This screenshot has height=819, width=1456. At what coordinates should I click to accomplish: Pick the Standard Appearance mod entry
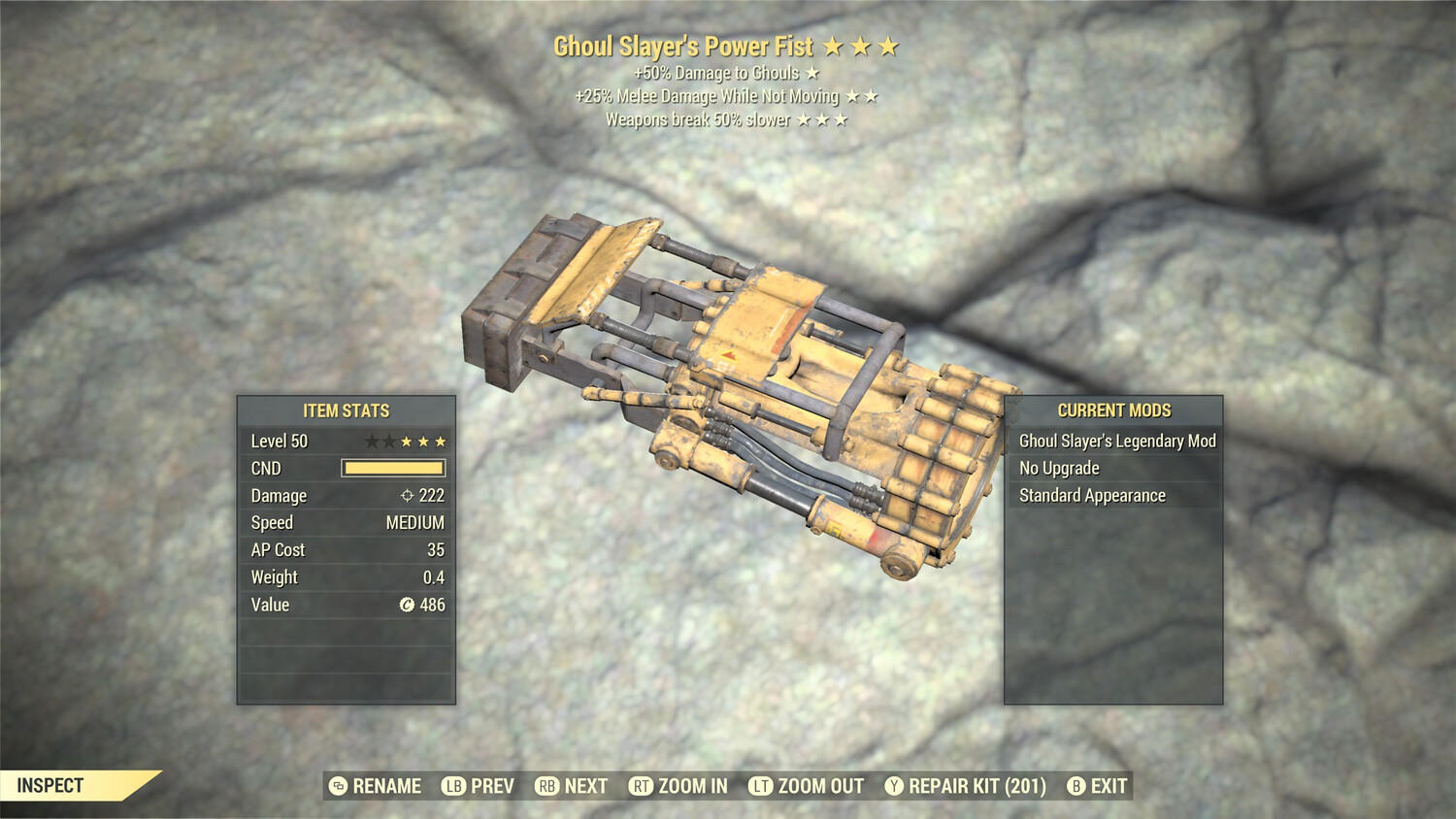tap(1092, 496)
